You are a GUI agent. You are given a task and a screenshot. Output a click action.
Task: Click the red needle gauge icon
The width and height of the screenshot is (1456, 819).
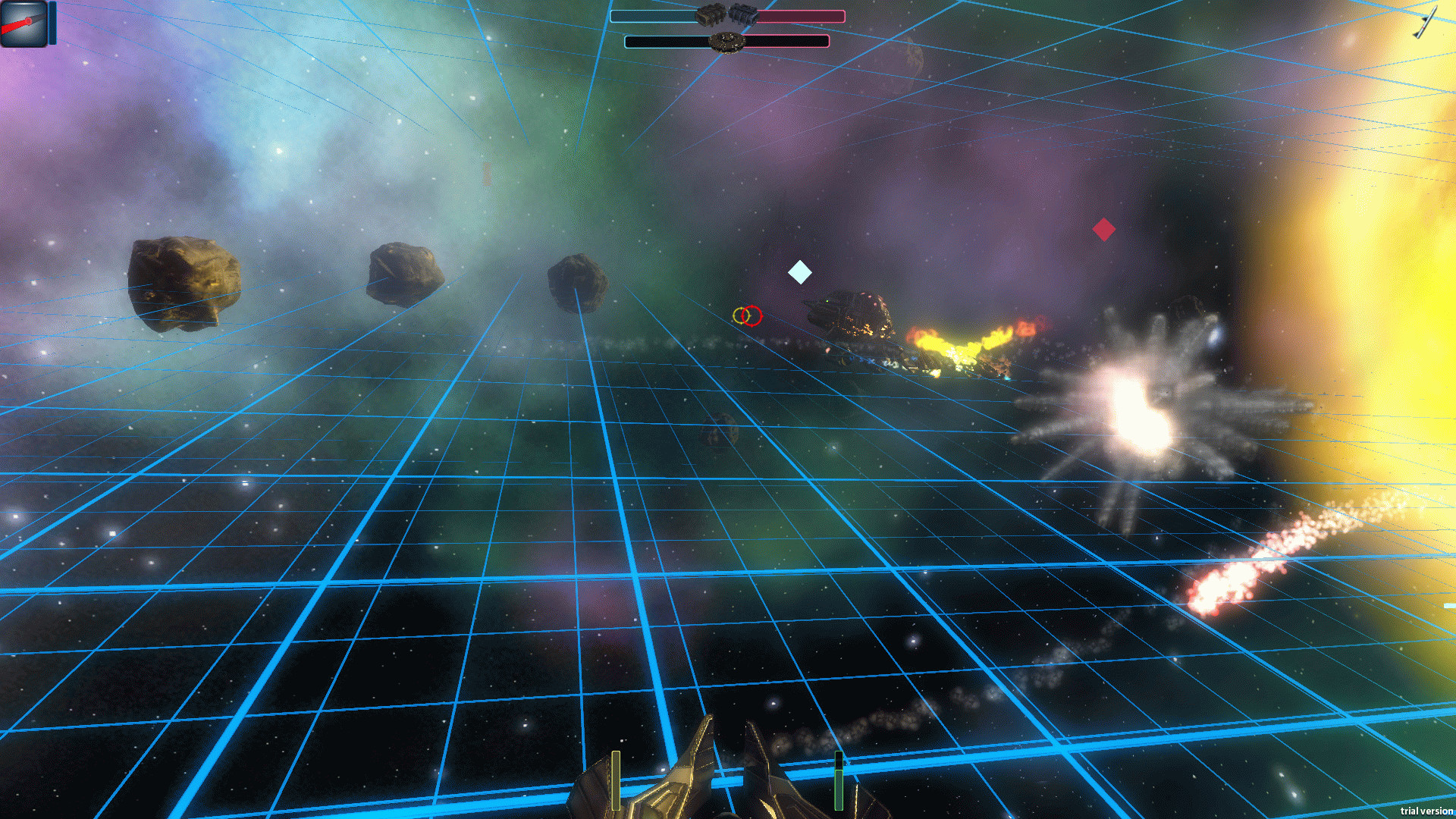[23, 24]
